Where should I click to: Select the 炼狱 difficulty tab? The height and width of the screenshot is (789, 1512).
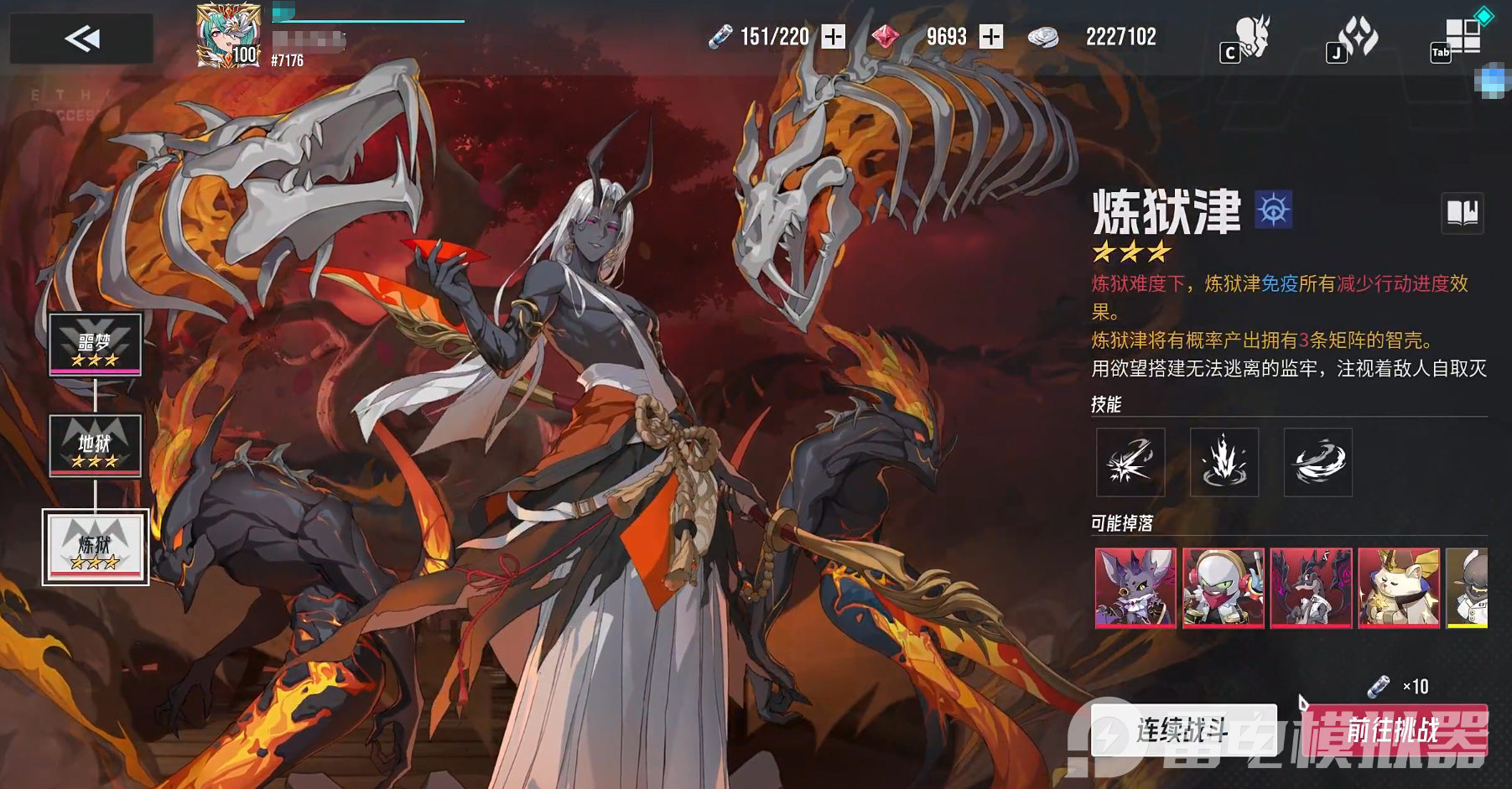96,547
